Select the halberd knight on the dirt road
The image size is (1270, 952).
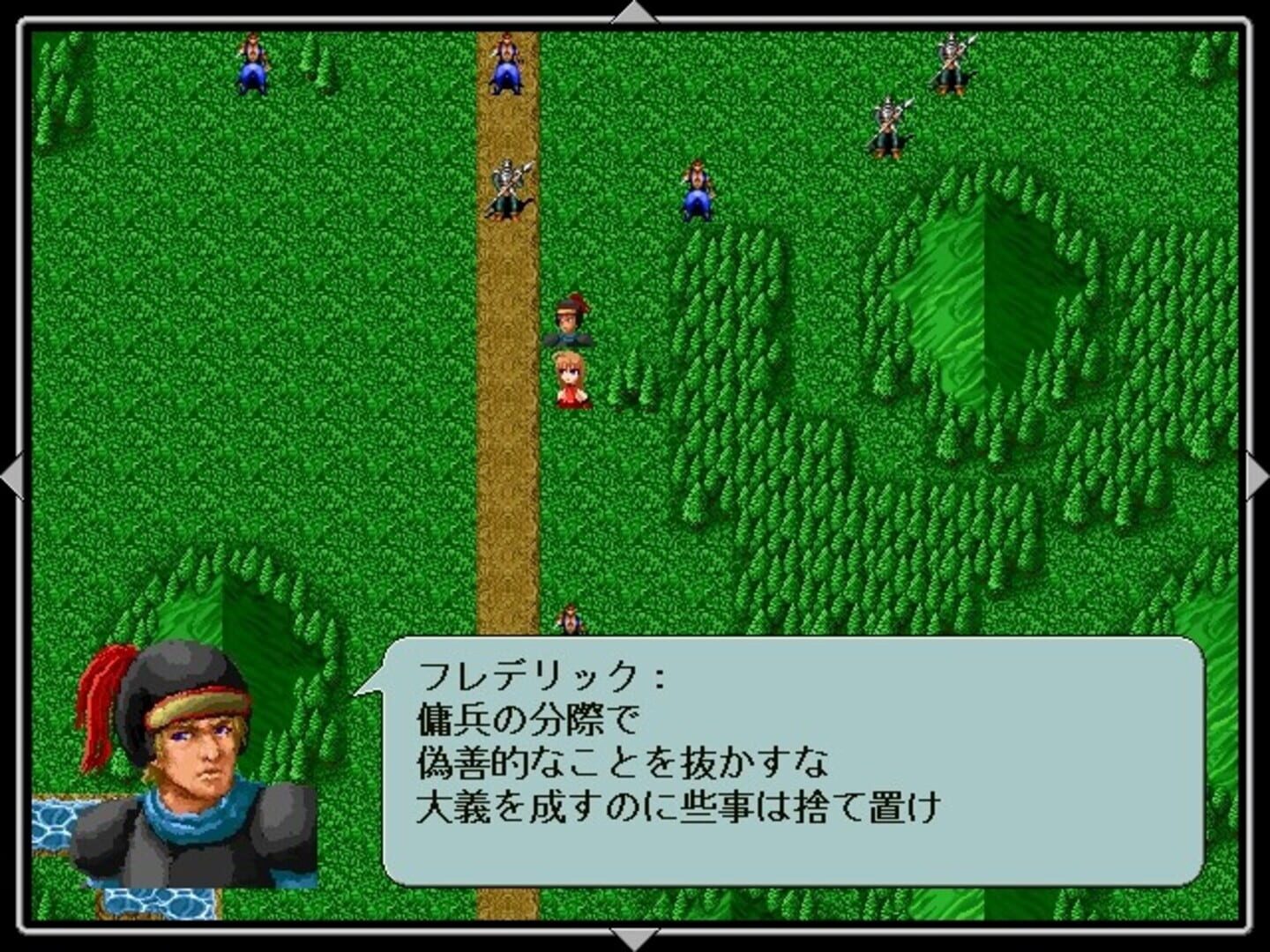tap(507, 187)
